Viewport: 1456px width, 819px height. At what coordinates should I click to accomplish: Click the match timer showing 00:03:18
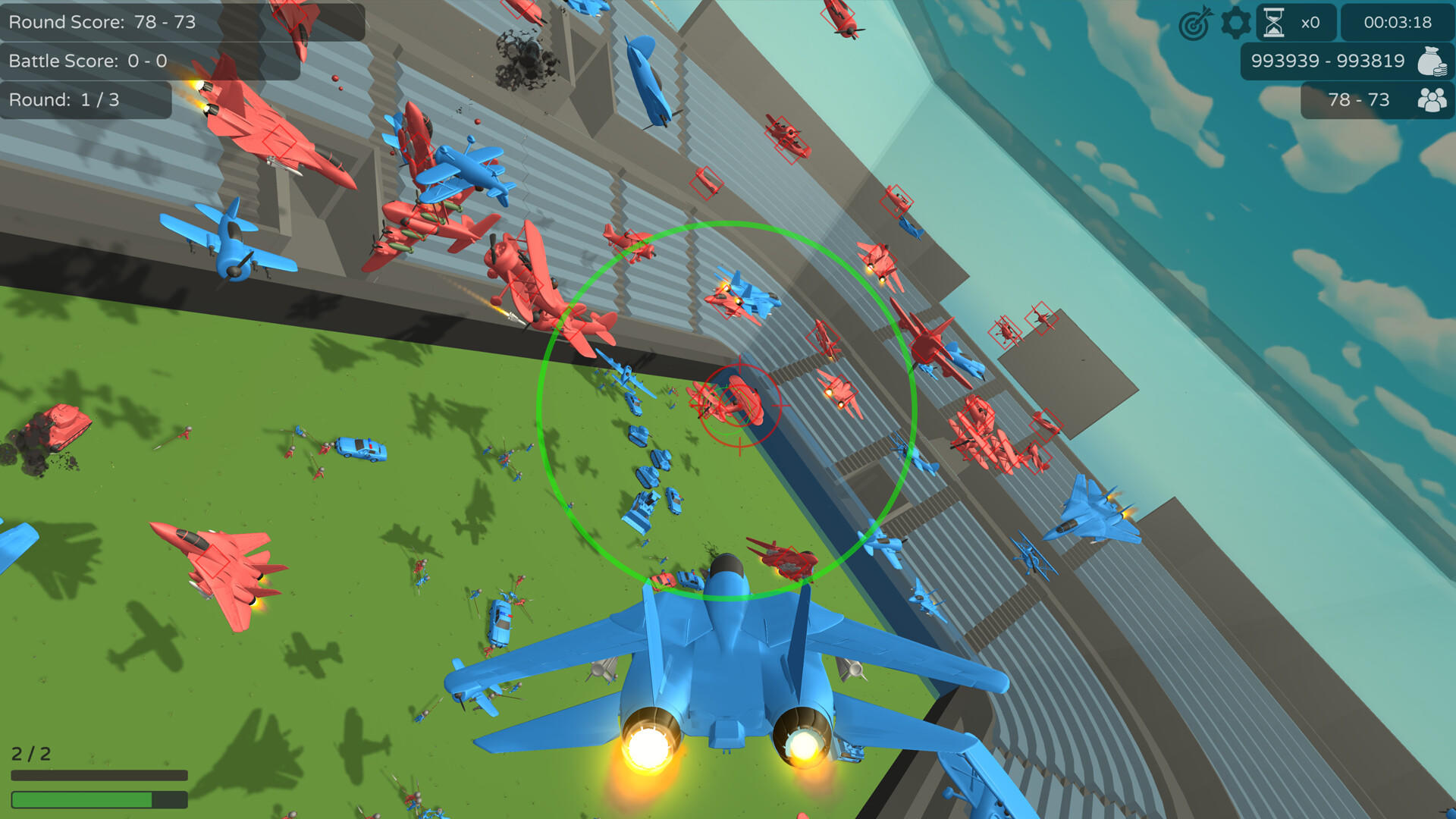(x=1396, y=22)
